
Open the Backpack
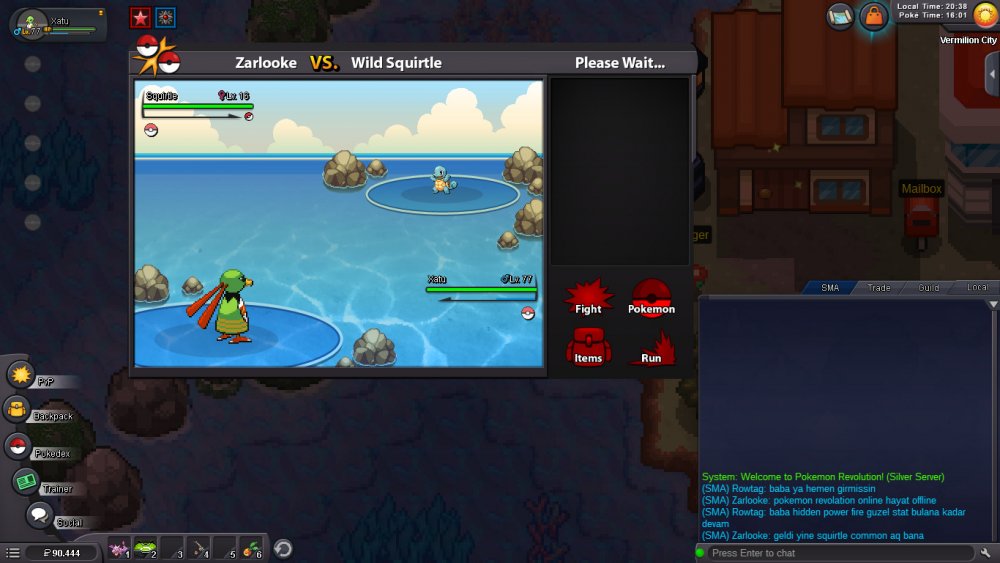point(18,409)
